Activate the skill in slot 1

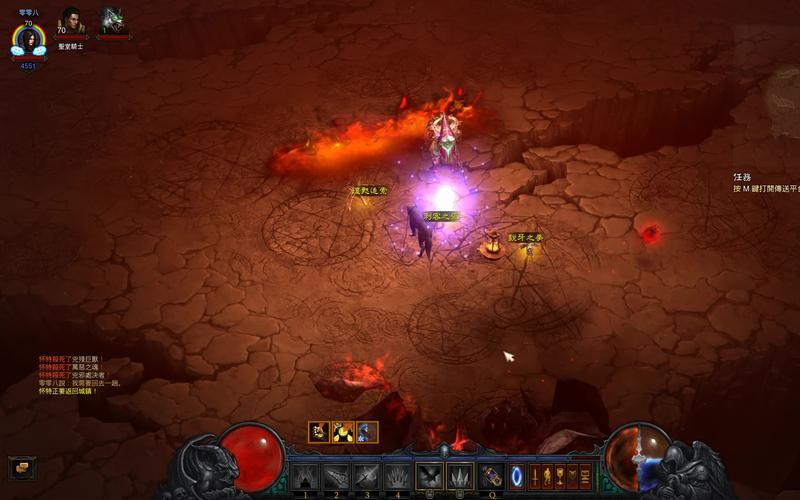(305, 476)
